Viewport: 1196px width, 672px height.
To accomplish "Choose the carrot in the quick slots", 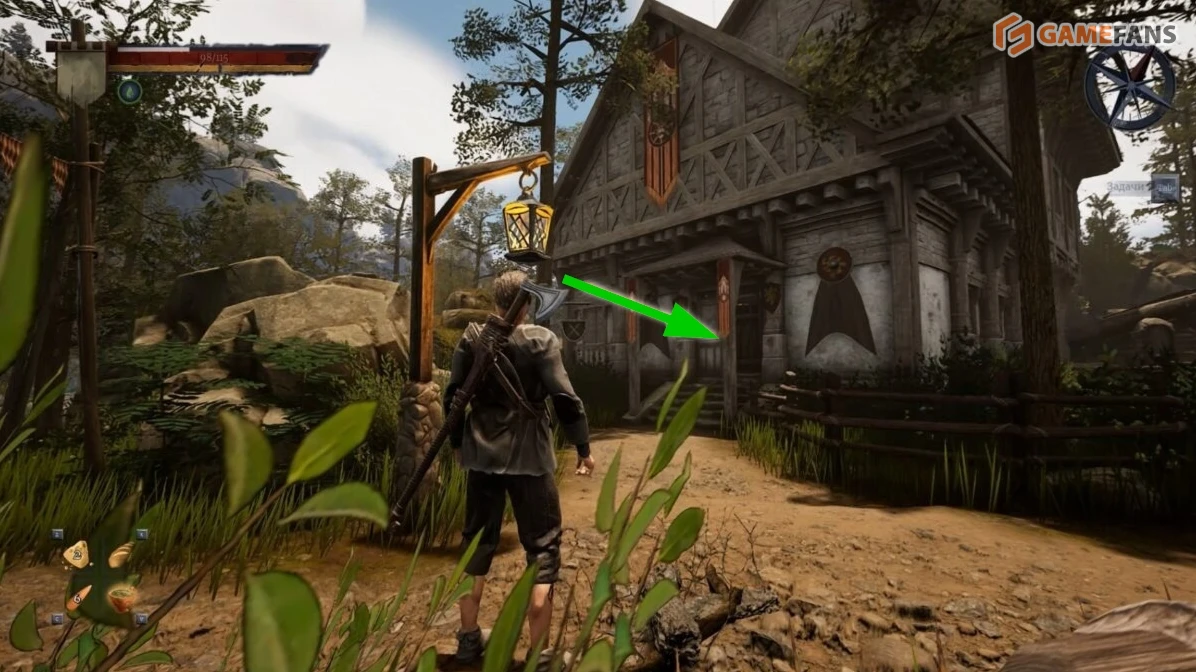I will (77, 598).
